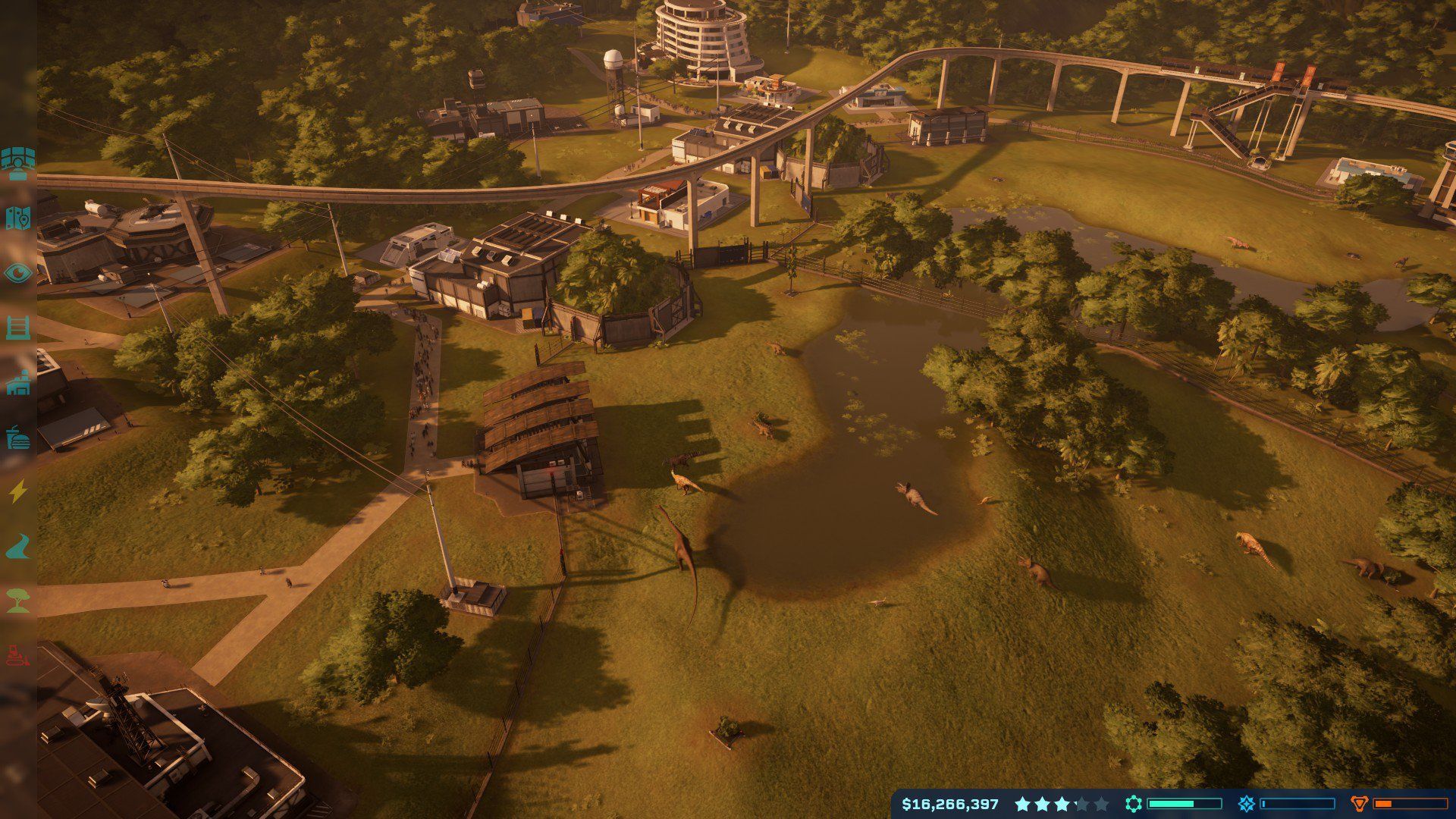The height and width of the screenshot is (819, 1456).
Task: Open the green Science division icon
Action: pyautogui.click(x=1134, y=804)
